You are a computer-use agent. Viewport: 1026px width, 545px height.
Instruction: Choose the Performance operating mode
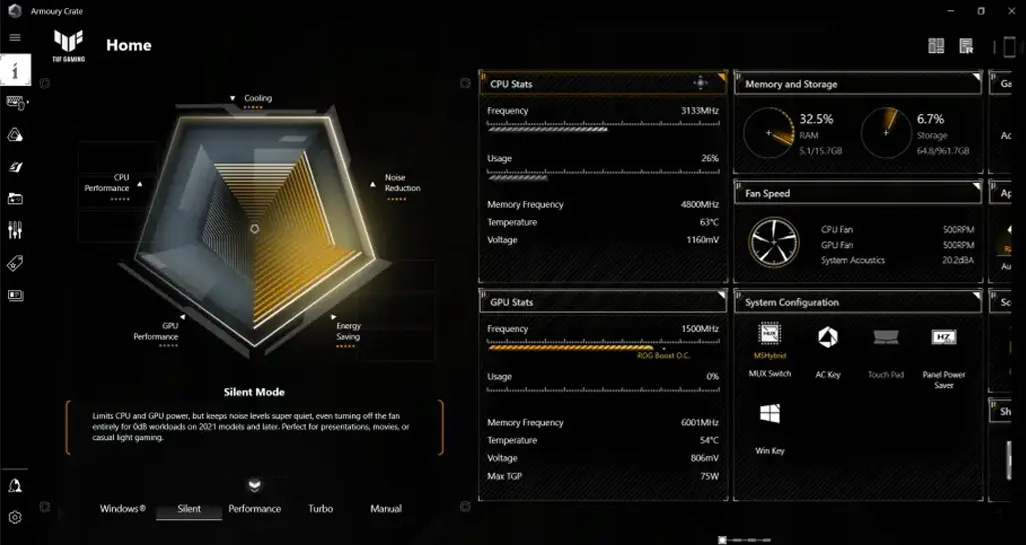coord(255,509)
